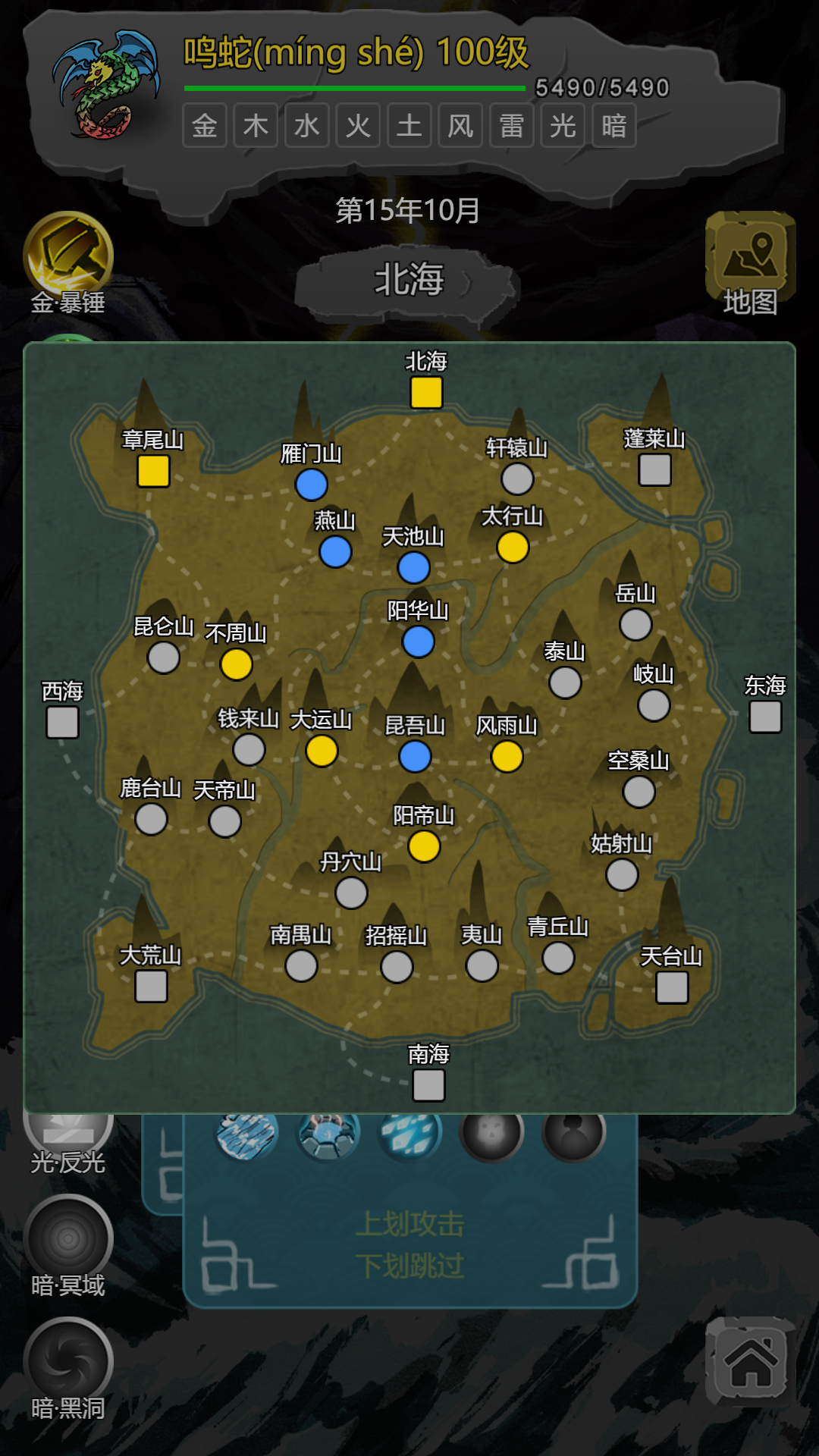The width and height of the screenshot is (819, 1456).
Task: Select the 金 element tile
Action: (x=205, y=126)
